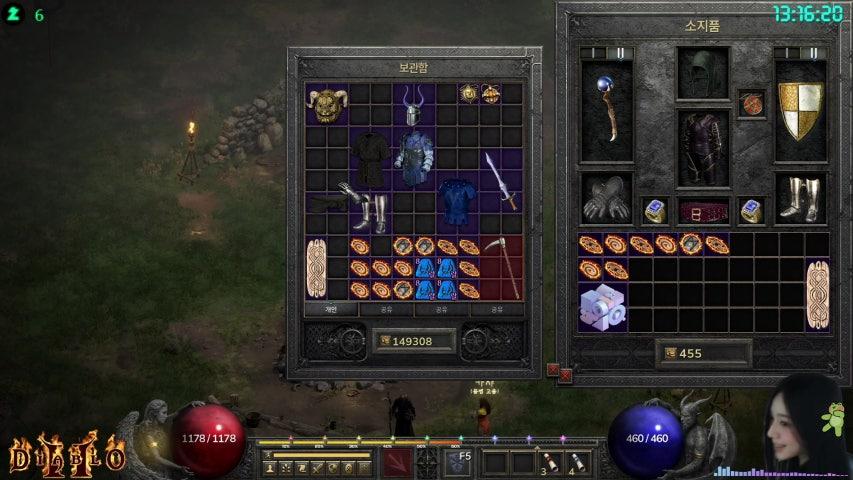Click the equipped helmet slot
The image size is (853, 480).
[x=703, y=72]
